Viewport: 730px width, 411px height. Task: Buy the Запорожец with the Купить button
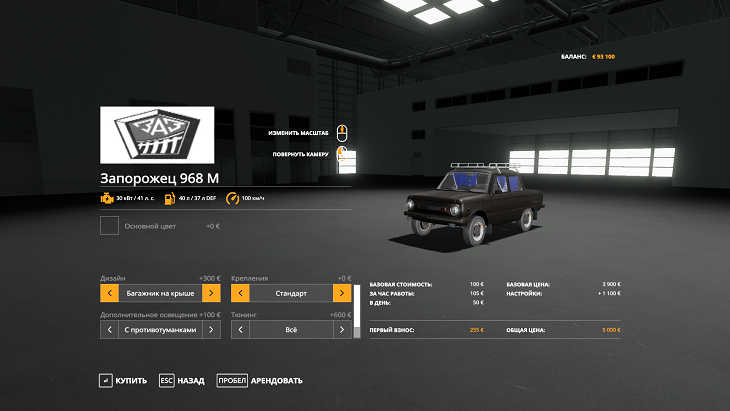[123, 380]
